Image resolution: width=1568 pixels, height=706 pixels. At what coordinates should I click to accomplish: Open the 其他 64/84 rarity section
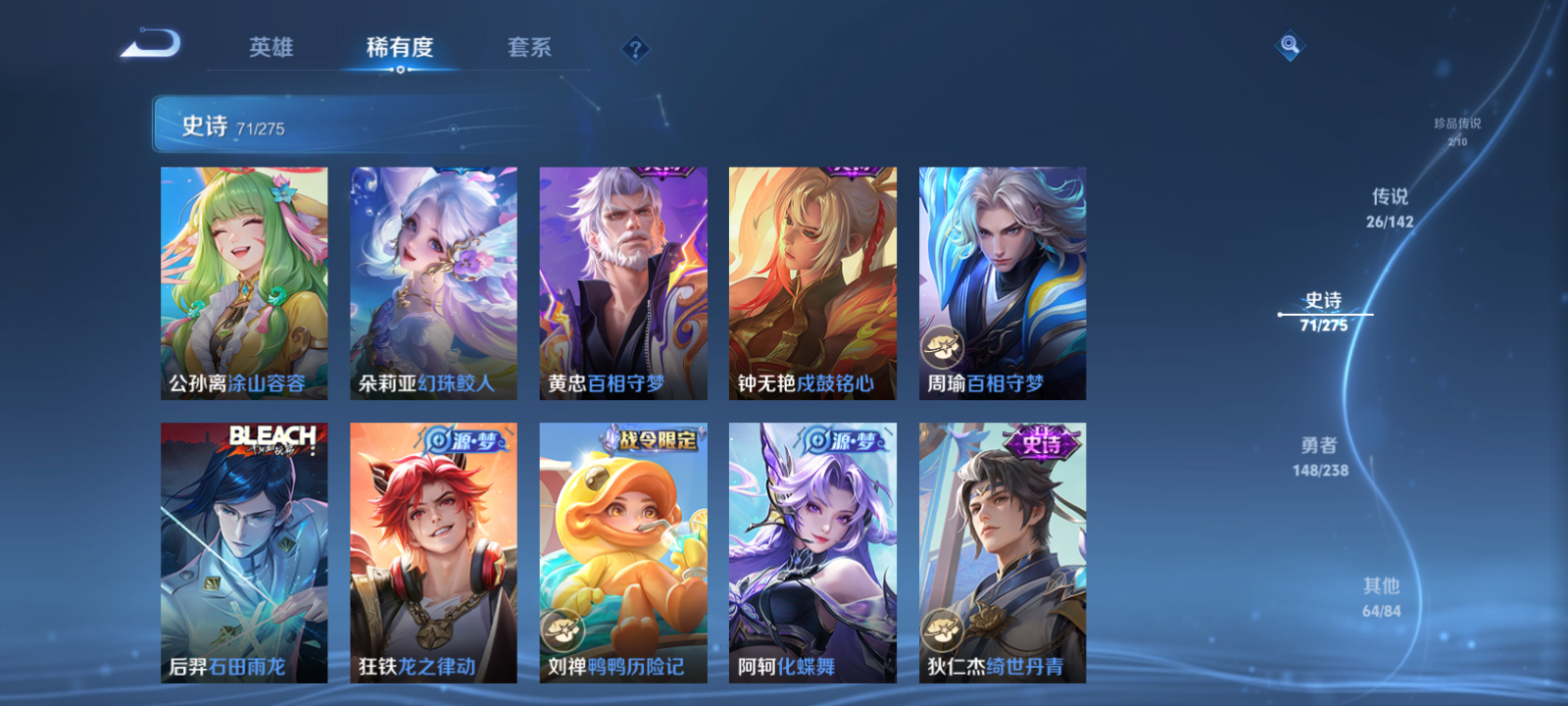coord(1380,594)
